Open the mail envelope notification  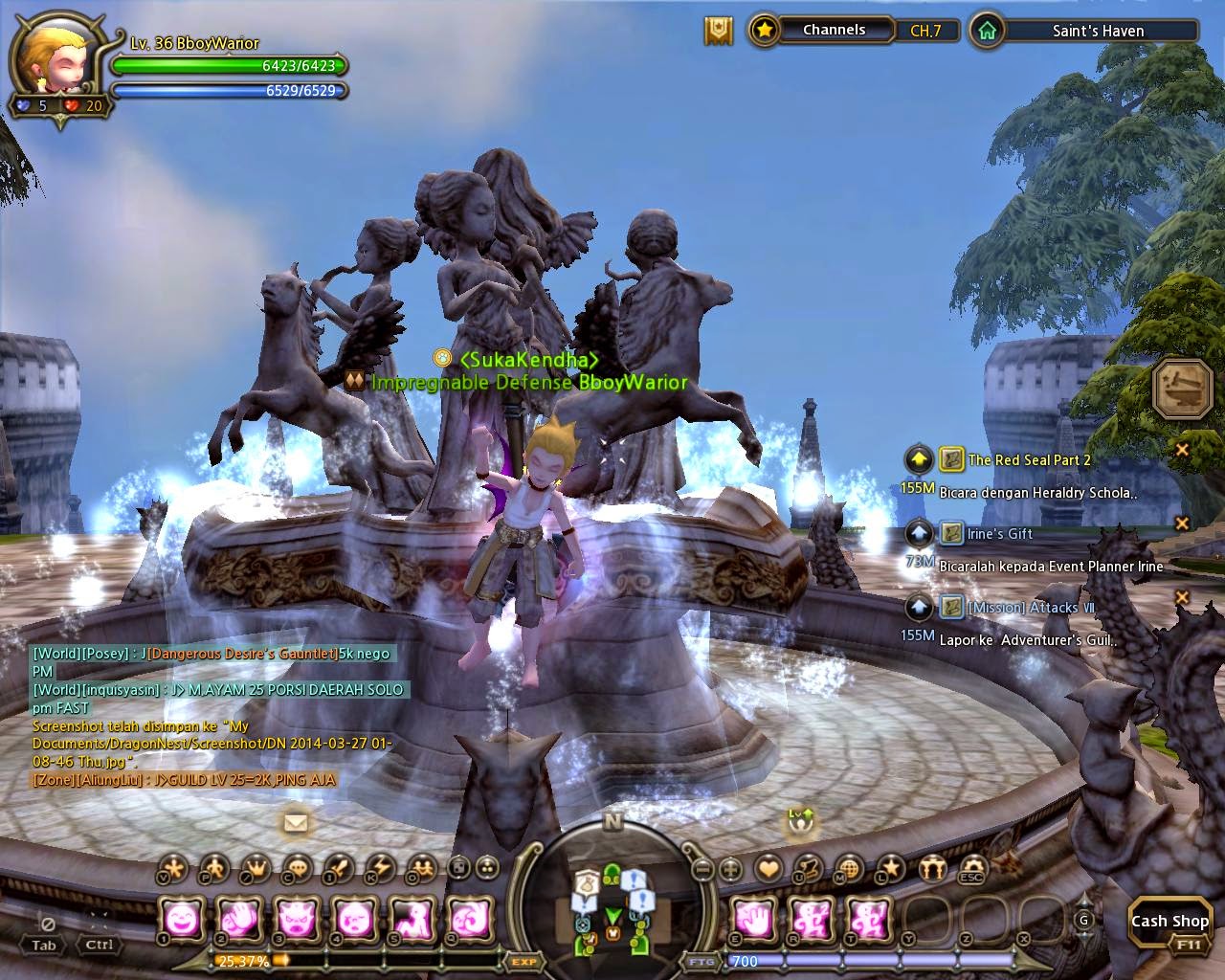[x=296, y=822]
